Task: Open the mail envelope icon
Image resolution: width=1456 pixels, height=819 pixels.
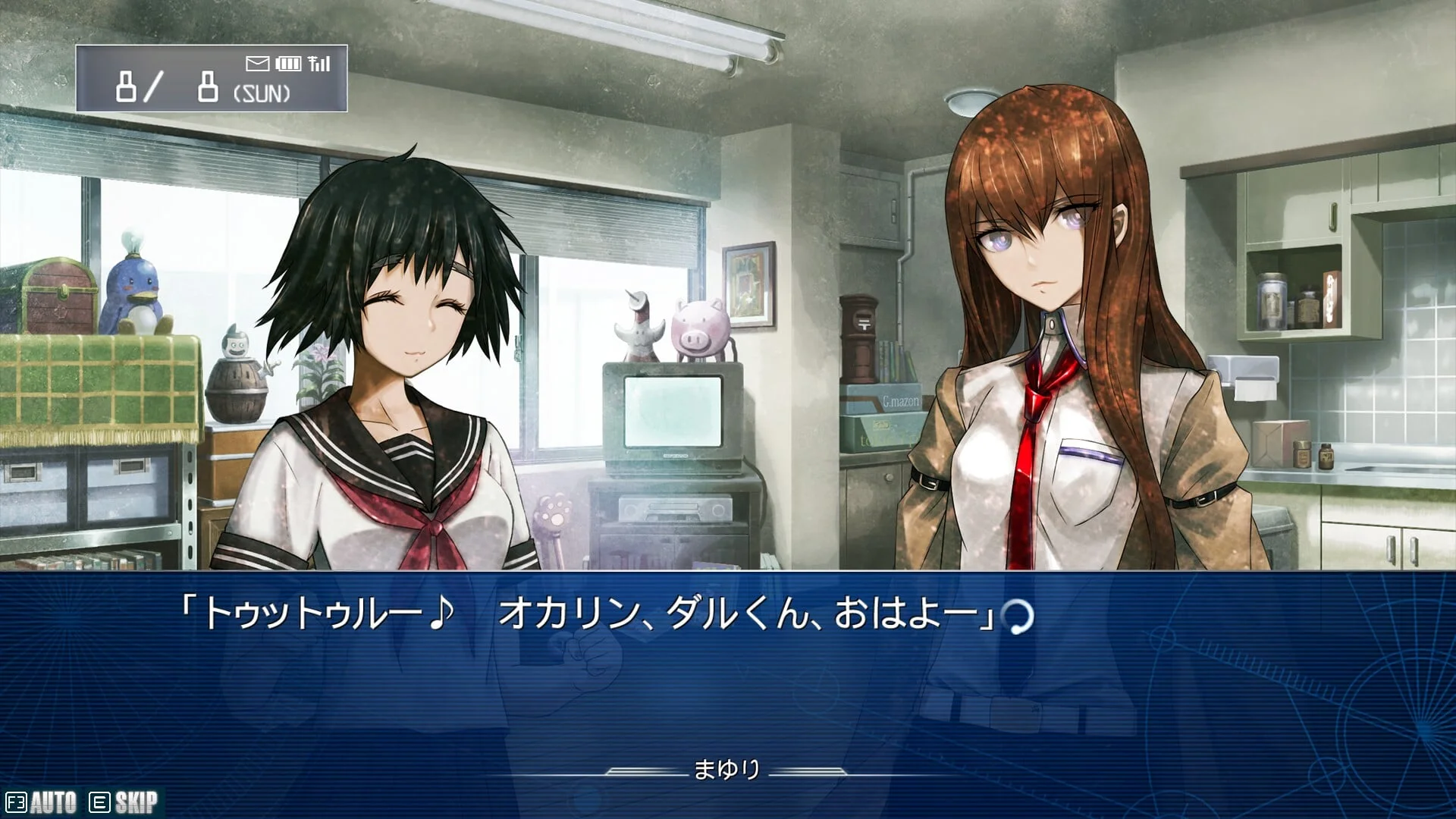Action: click(x=258, y=64)
